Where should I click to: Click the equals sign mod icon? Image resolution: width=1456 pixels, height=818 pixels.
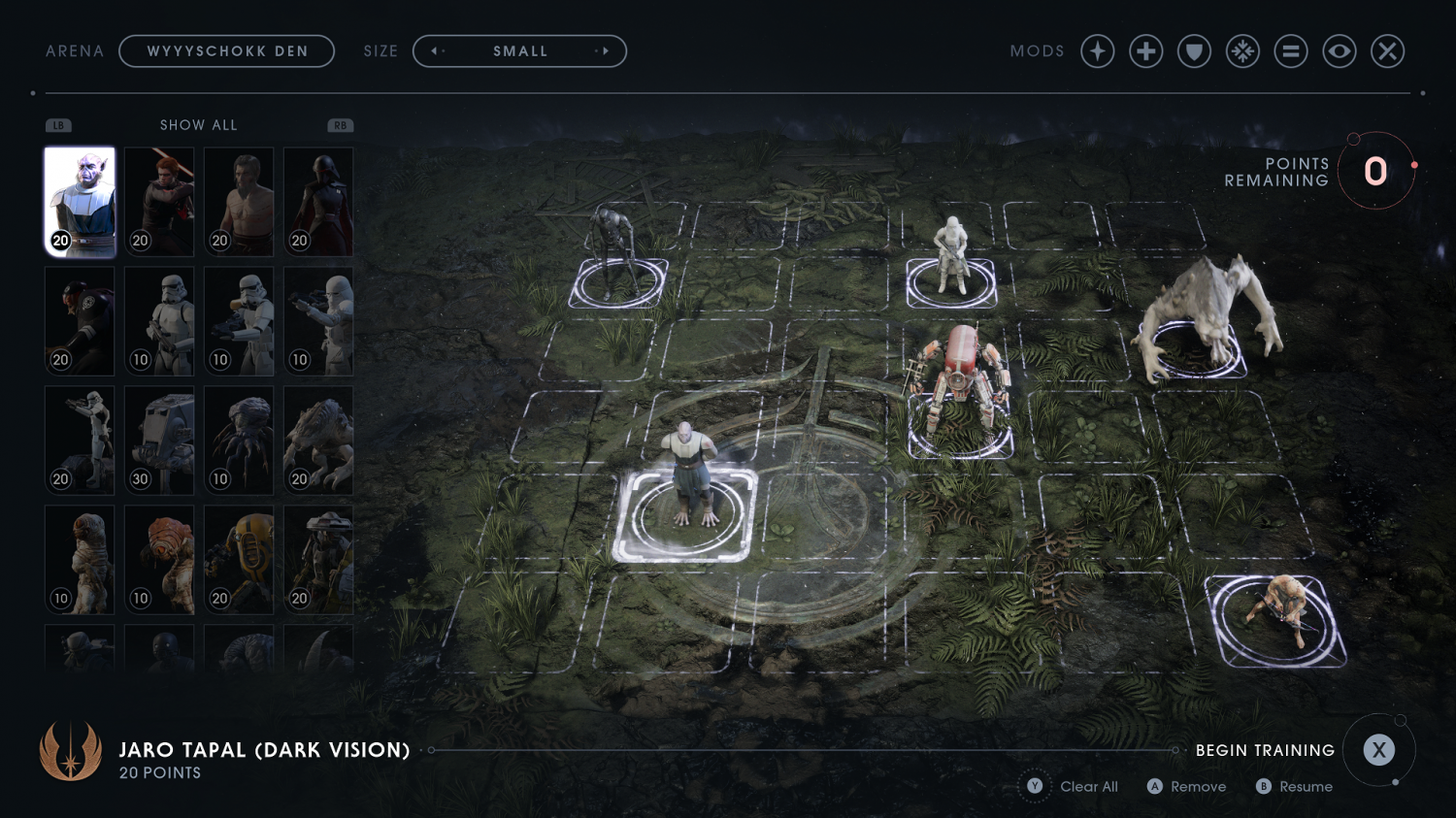(1291, 50)
